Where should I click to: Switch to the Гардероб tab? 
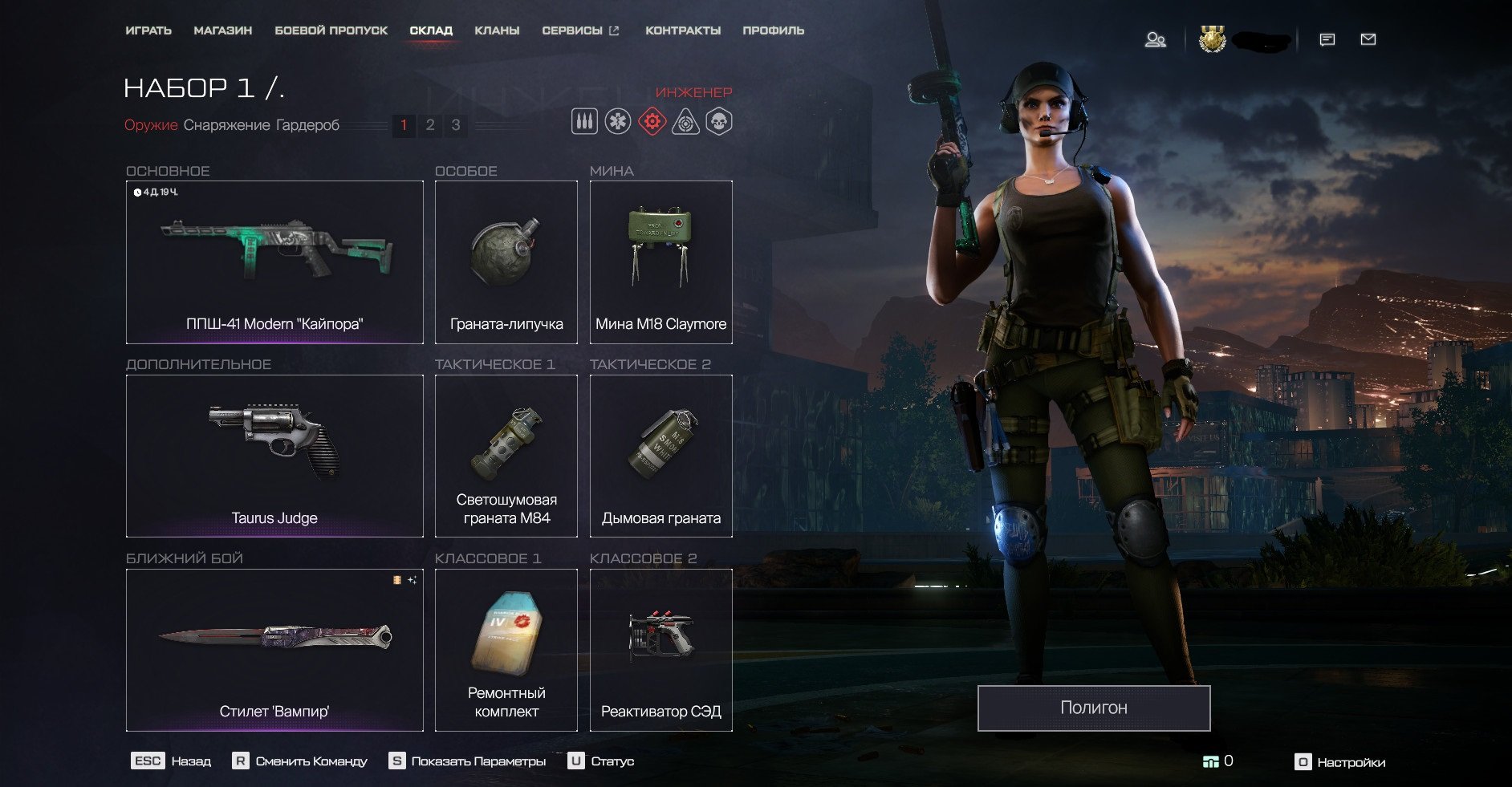tap(307, 125)
